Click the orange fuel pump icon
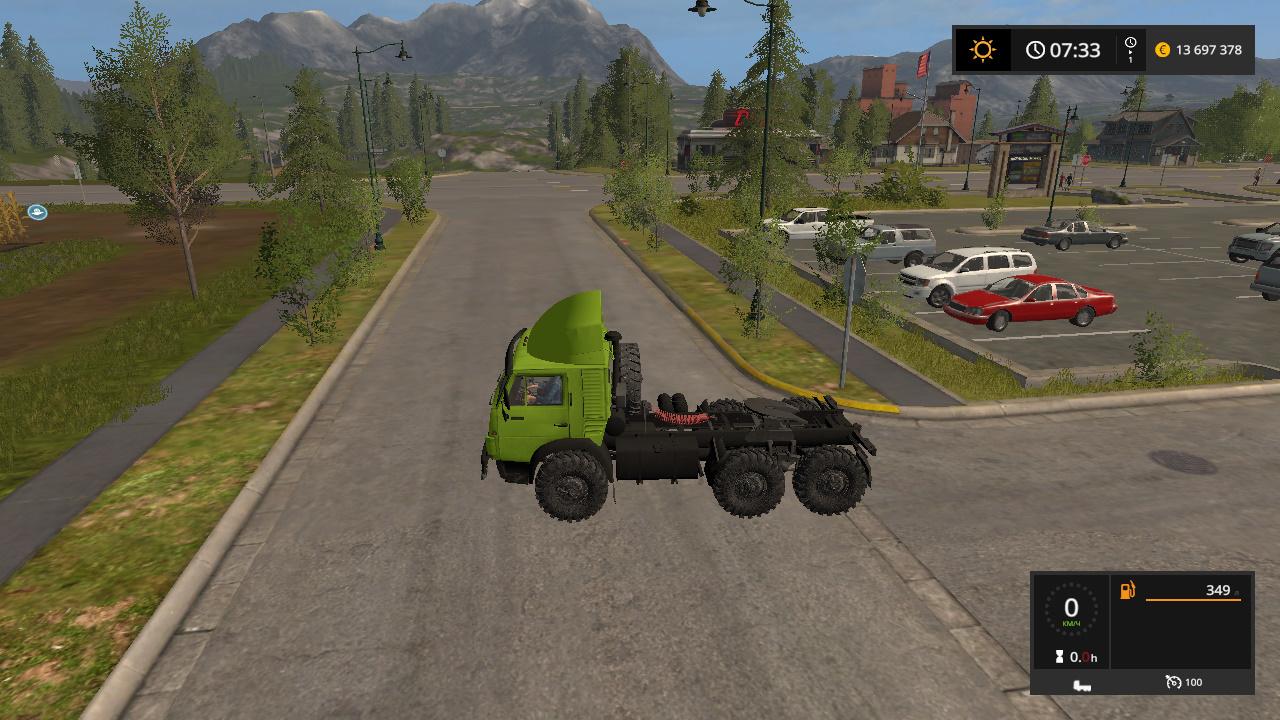 pyautogui.click(x=1127, y=591)
